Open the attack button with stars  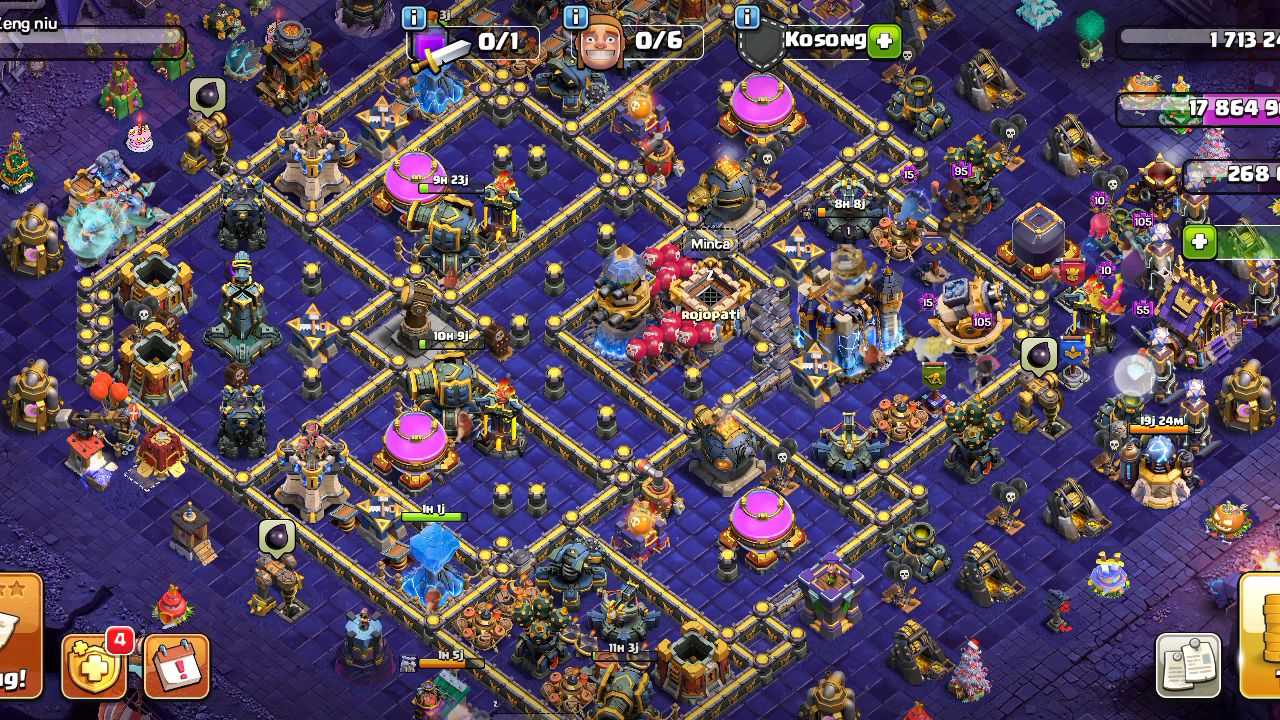[x=18, y=635]
